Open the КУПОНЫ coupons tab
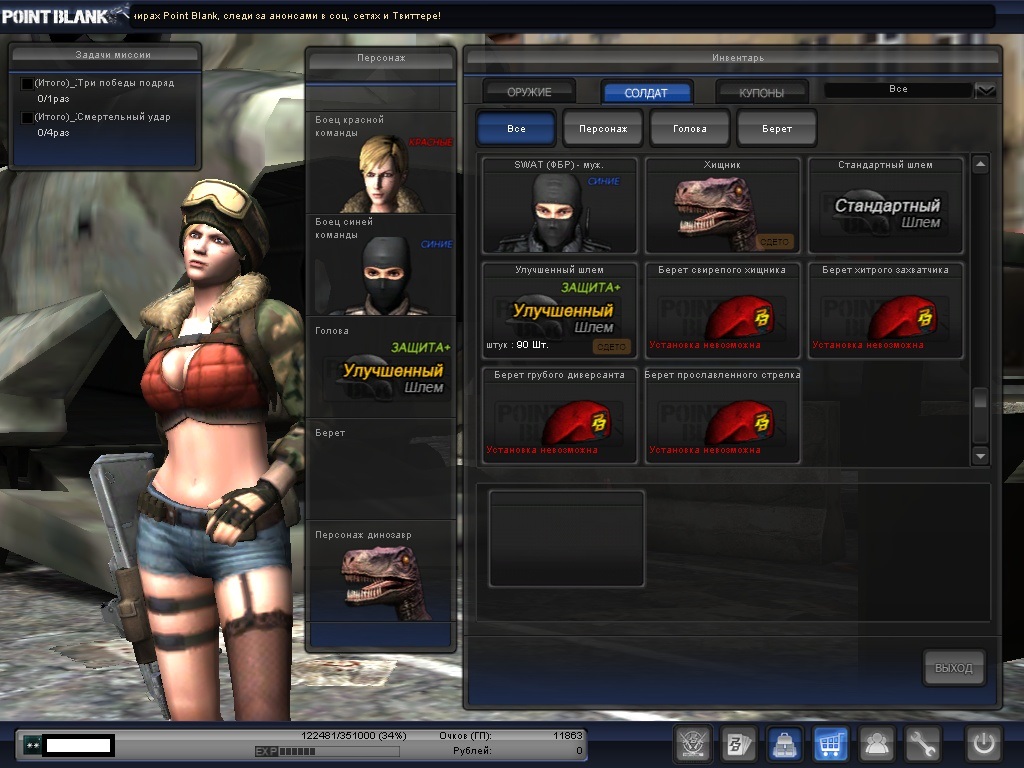1024x768 pixels. click(x=762, y=92)
